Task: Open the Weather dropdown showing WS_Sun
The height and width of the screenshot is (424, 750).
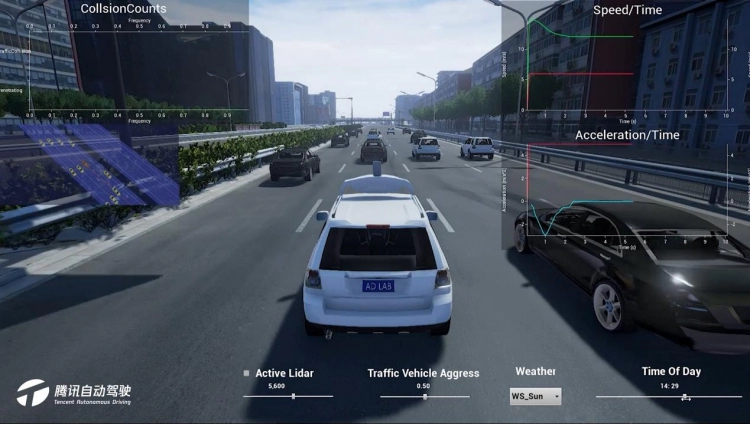Action: pyautogui.click(x=536, y=396)
